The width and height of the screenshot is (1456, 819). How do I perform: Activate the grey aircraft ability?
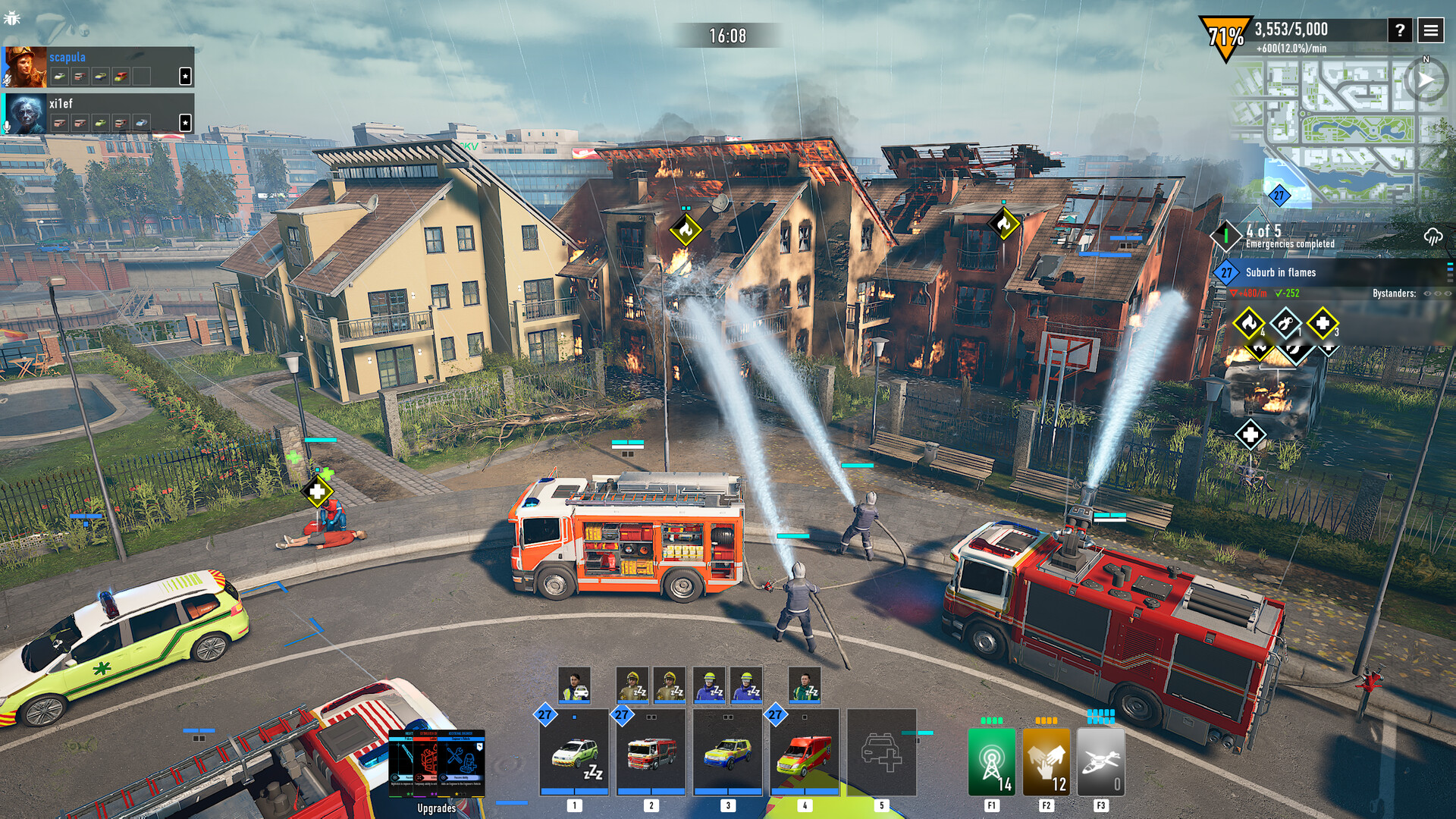[1100, 761]
